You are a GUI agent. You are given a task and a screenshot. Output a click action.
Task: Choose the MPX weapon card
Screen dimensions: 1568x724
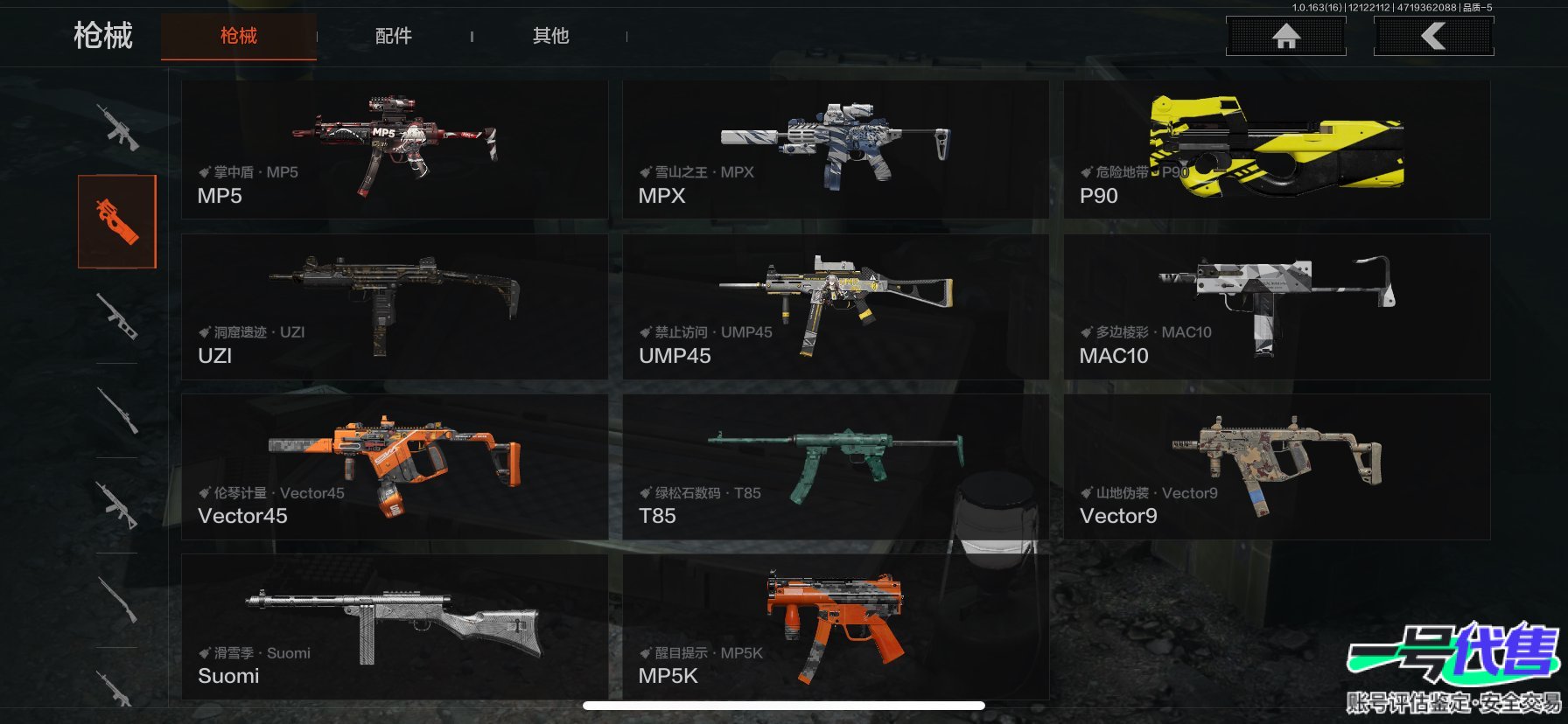click(835, 150)
